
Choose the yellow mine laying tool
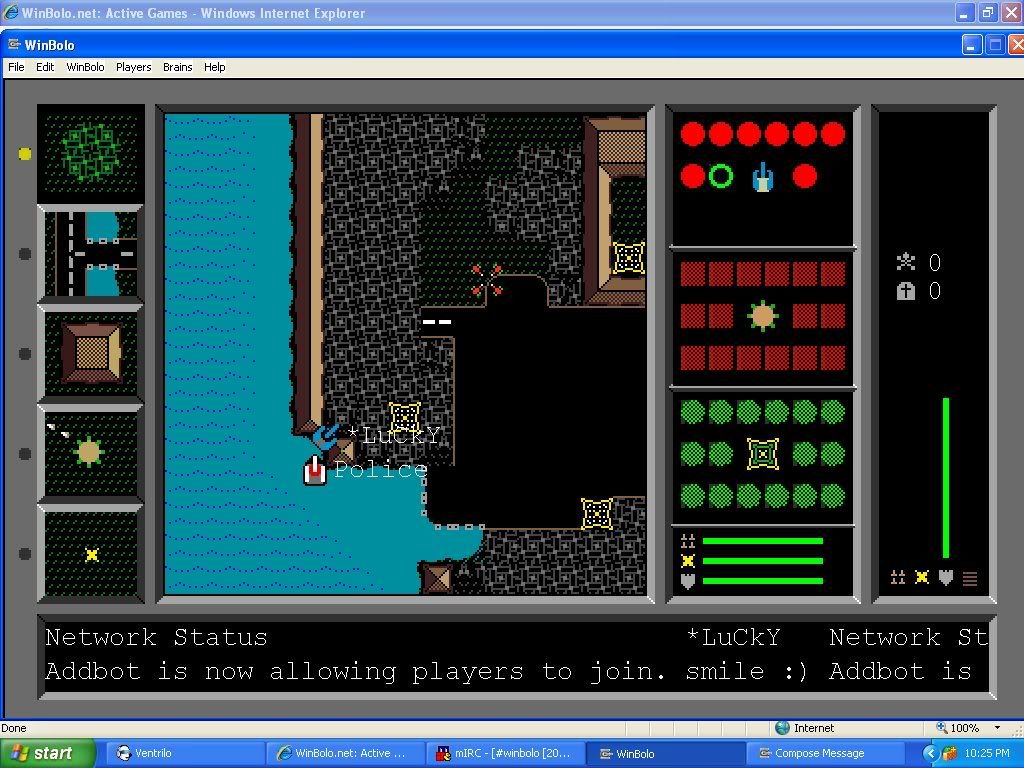(91, 554)
